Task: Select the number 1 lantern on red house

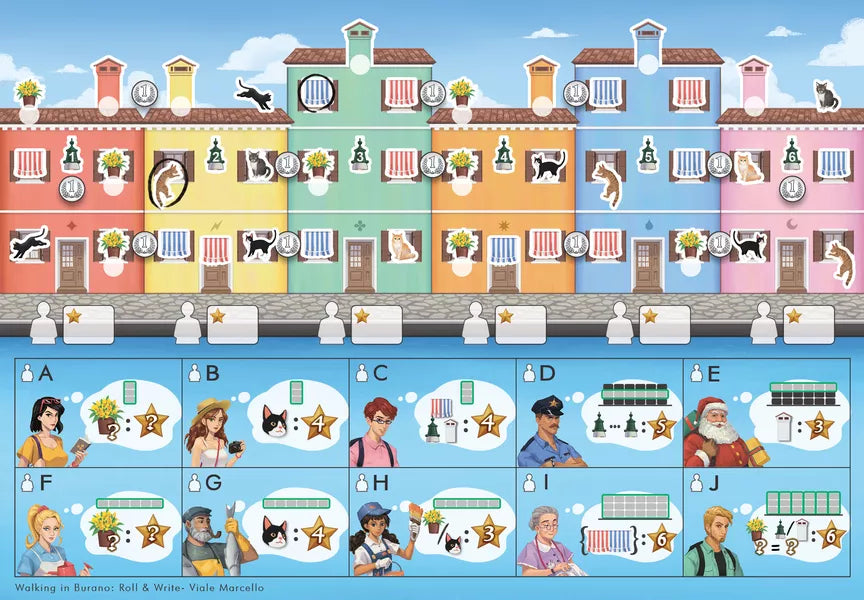Action: (x=71, y=153)
